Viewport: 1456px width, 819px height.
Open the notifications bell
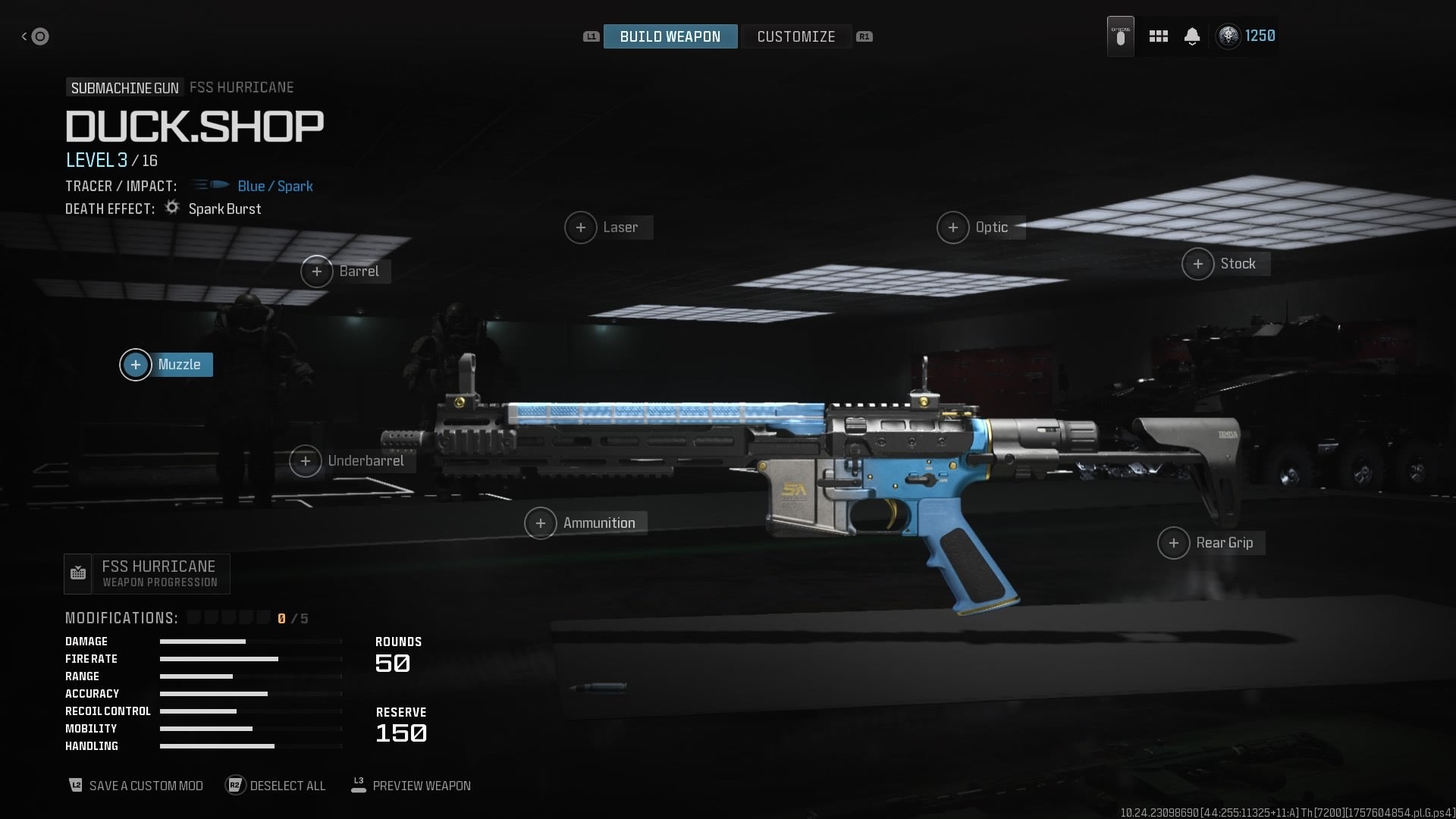(x=1191, y=36)
